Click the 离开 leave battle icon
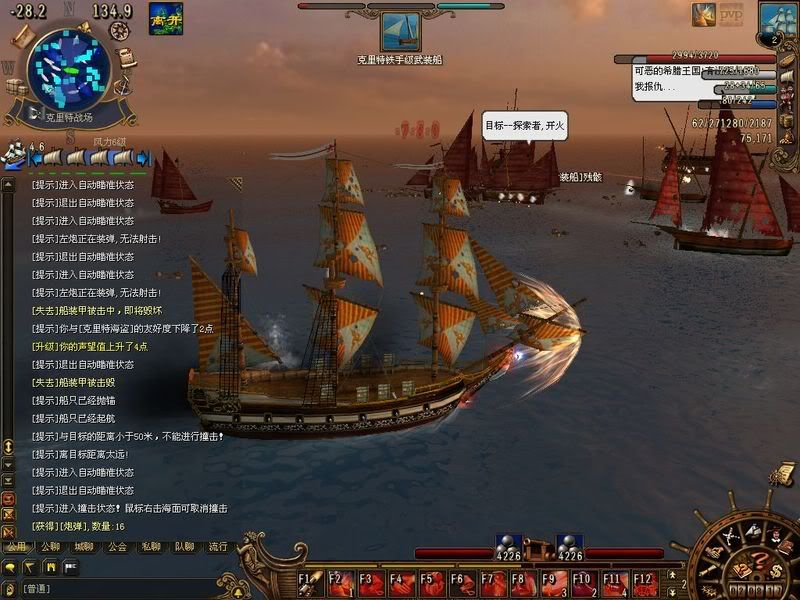 (x=165, y=18)
